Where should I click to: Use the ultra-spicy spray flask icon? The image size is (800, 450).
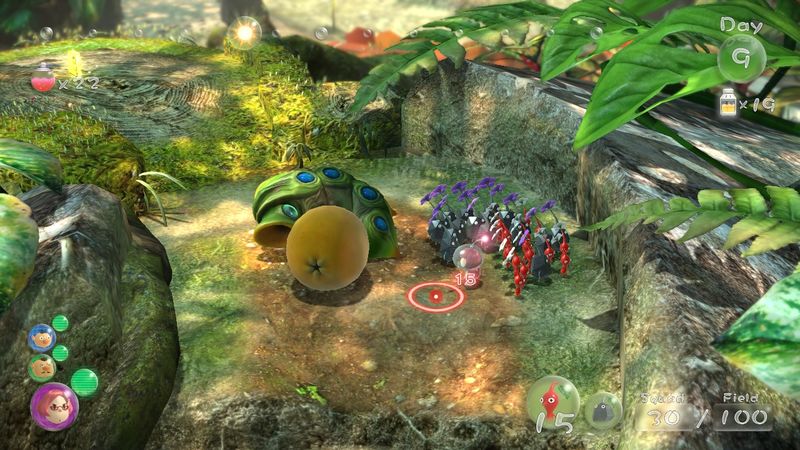[44, 77]
